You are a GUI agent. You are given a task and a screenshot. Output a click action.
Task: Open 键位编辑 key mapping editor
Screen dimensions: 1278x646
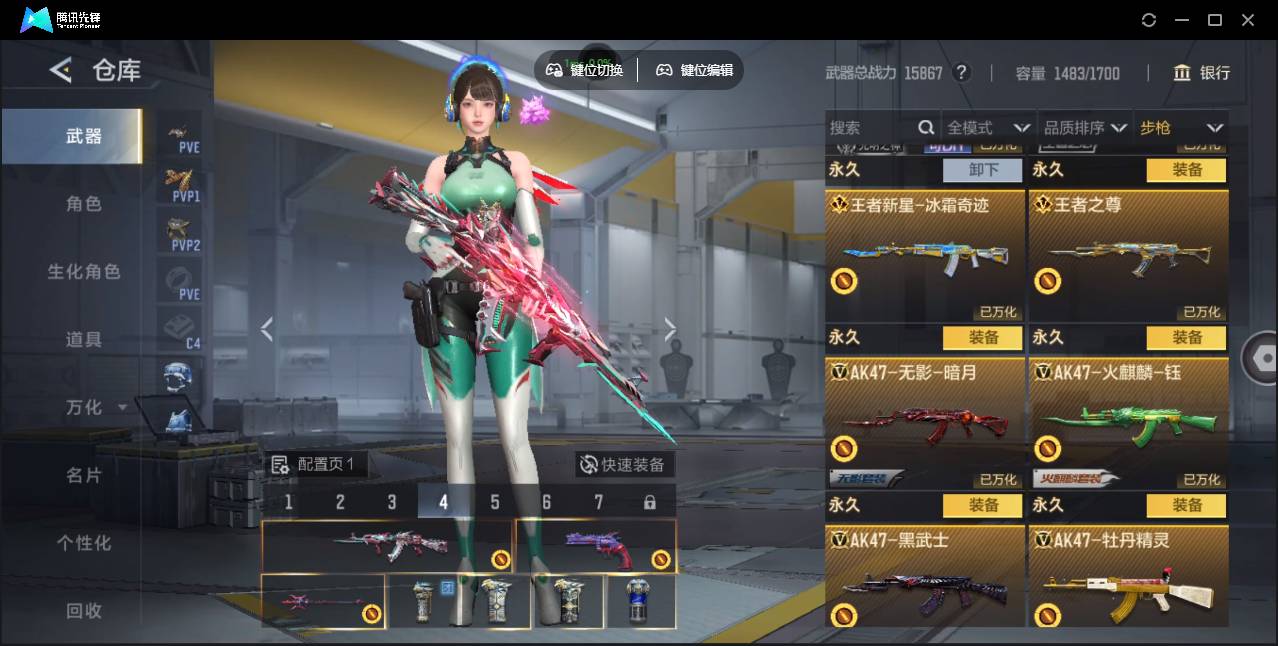(x=695, y=70)
